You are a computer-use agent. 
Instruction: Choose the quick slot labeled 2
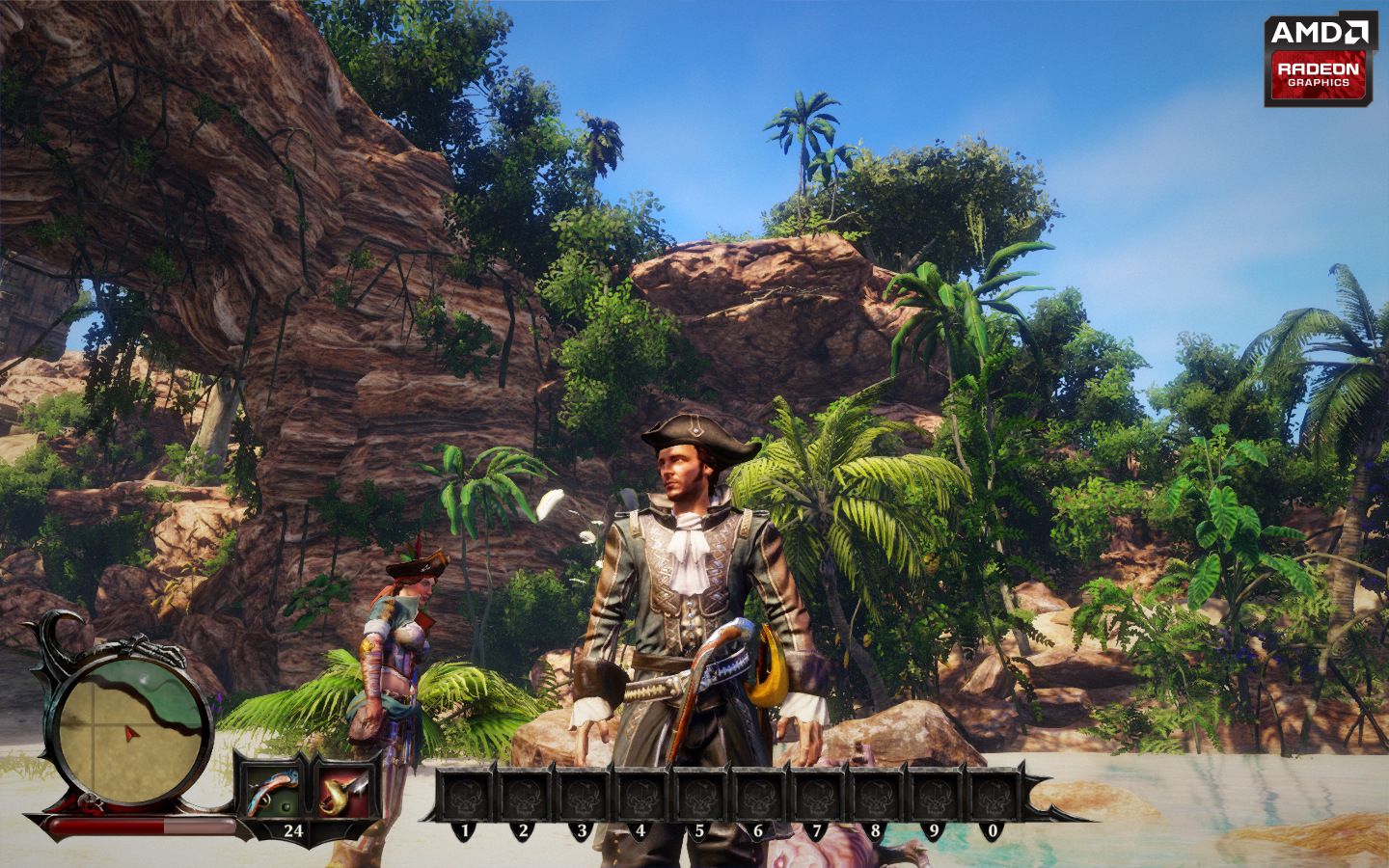click(x=524, y=796)
